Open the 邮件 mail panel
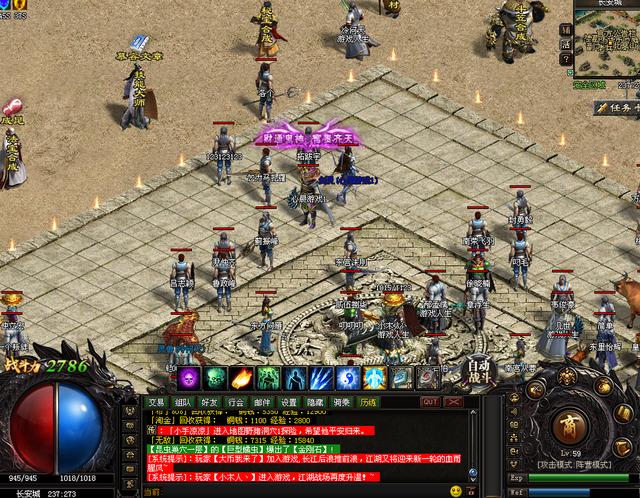The width and height of the screenshot is (640, 498). click(261, 402)
